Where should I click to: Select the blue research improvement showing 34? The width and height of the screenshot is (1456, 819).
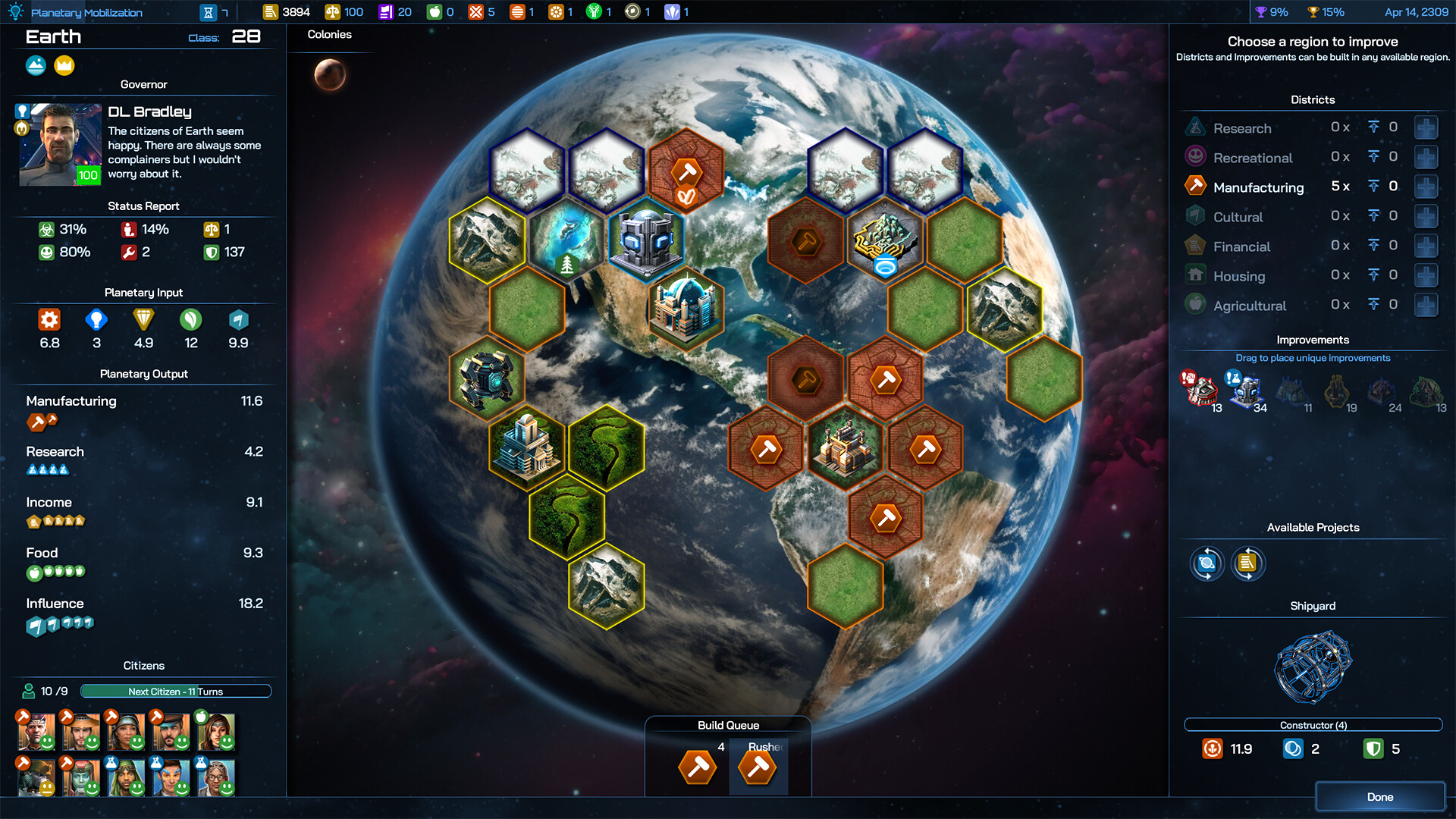pyautogui.click(x=1247, y=389)
